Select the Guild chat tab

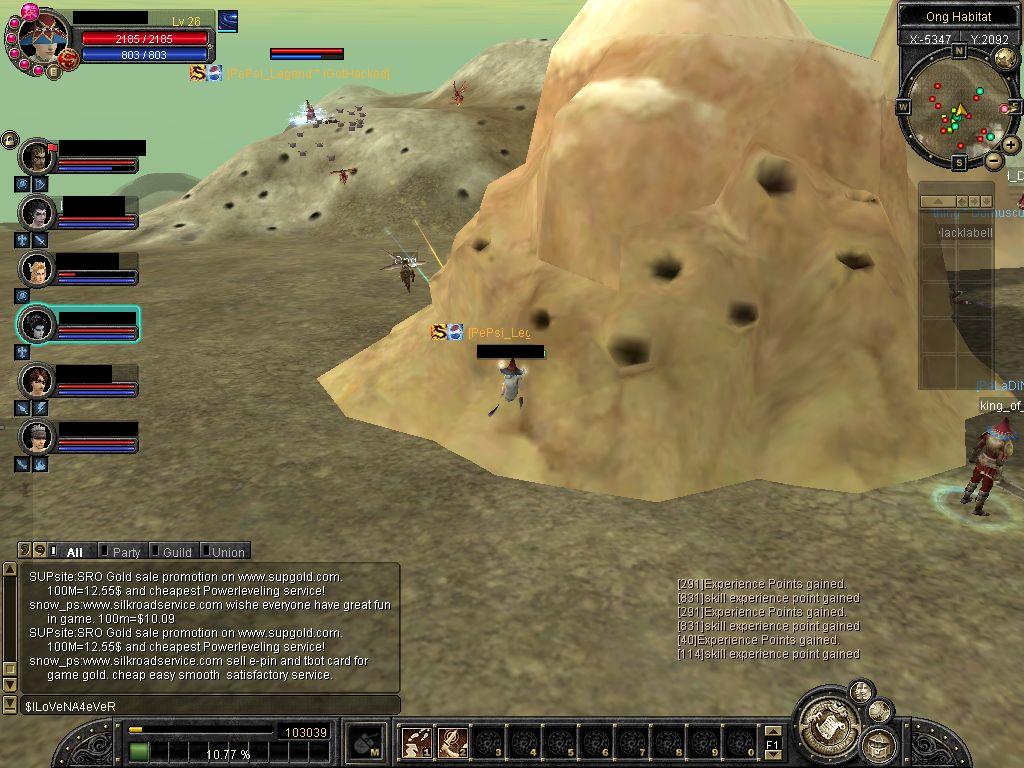coord(177,552)
